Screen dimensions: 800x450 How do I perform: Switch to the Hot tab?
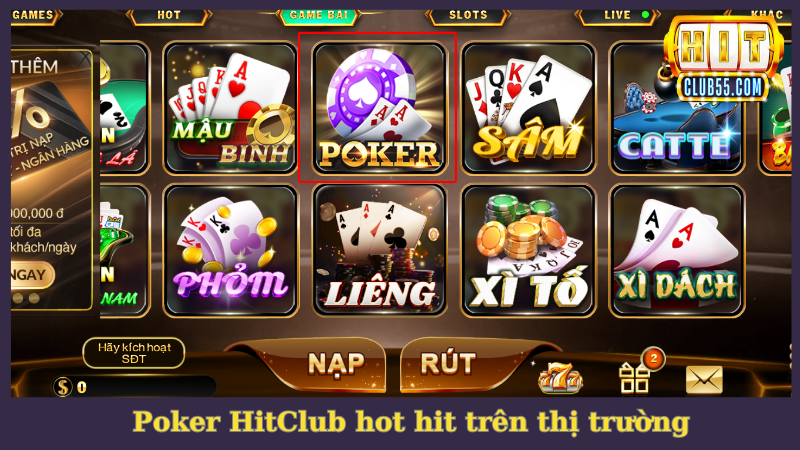click(x=169, y=15)
